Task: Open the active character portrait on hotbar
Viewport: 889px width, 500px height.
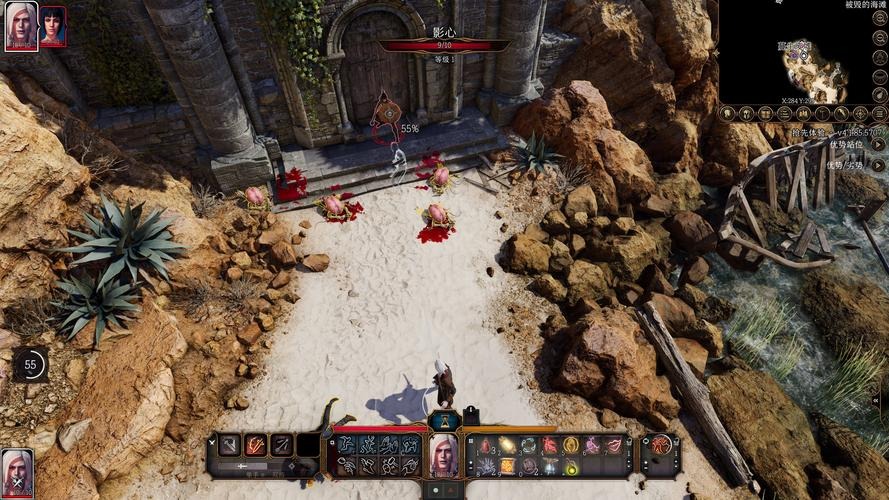Action: coord(444,457)
